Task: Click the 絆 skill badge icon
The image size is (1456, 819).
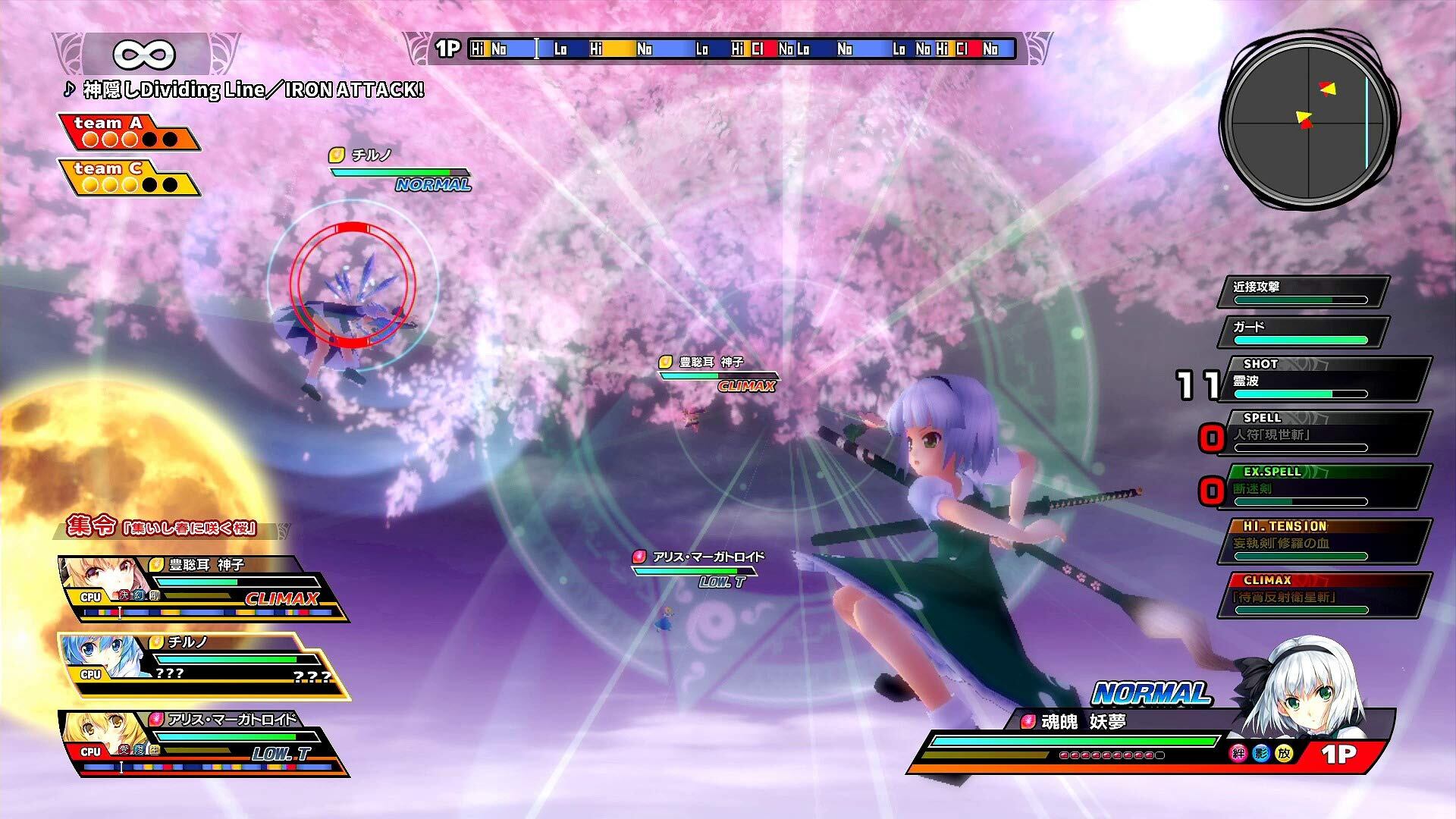Action: click(1238, 753)
